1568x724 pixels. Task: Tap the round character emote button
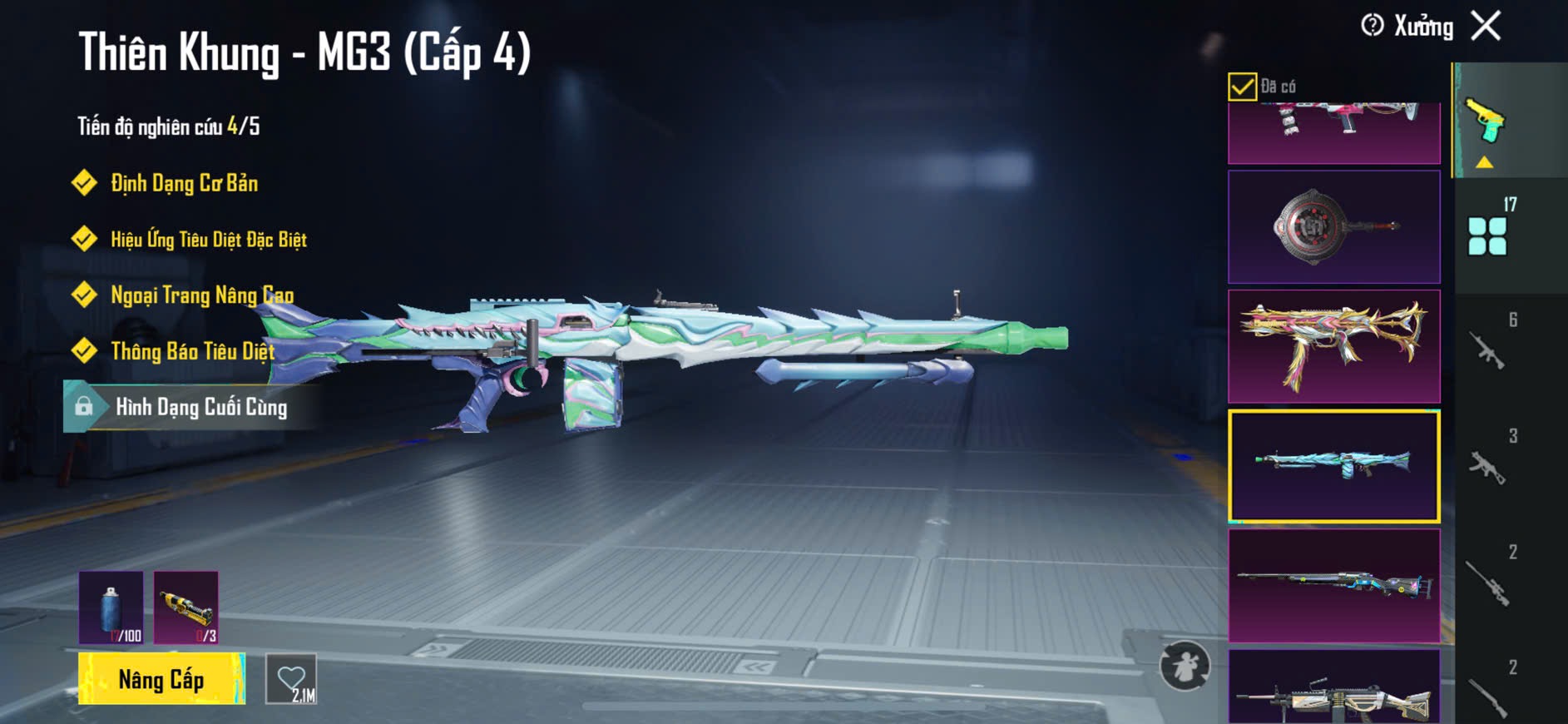pyautogui.click(x=1185, y=666)
